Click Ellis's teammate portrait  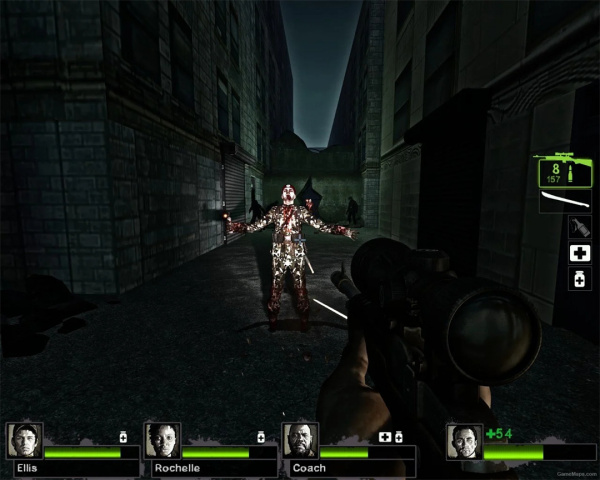click(x=24, y=441)
